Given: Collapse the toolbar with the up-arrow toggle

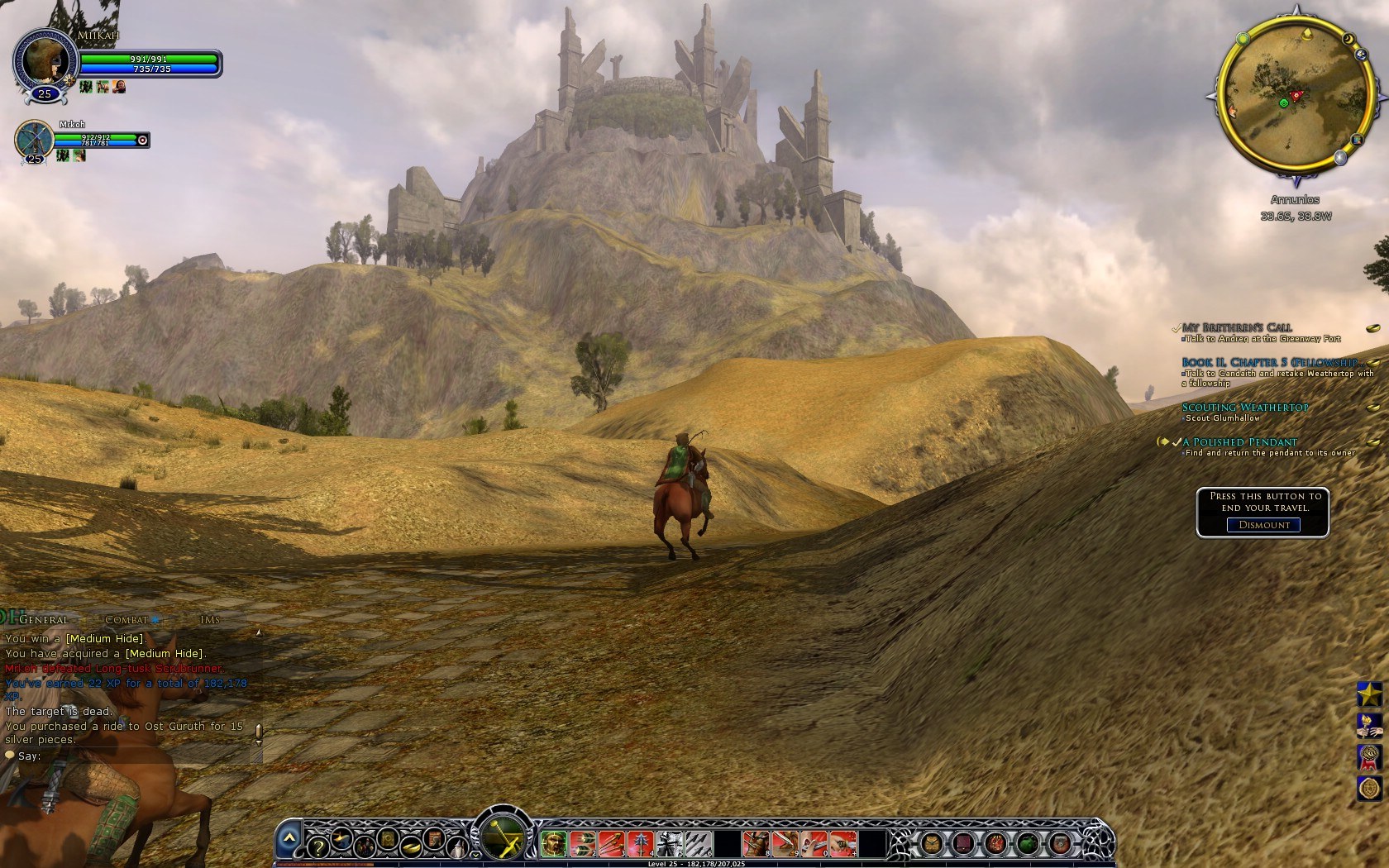Looking at the screenshot, I should [290, 836].
